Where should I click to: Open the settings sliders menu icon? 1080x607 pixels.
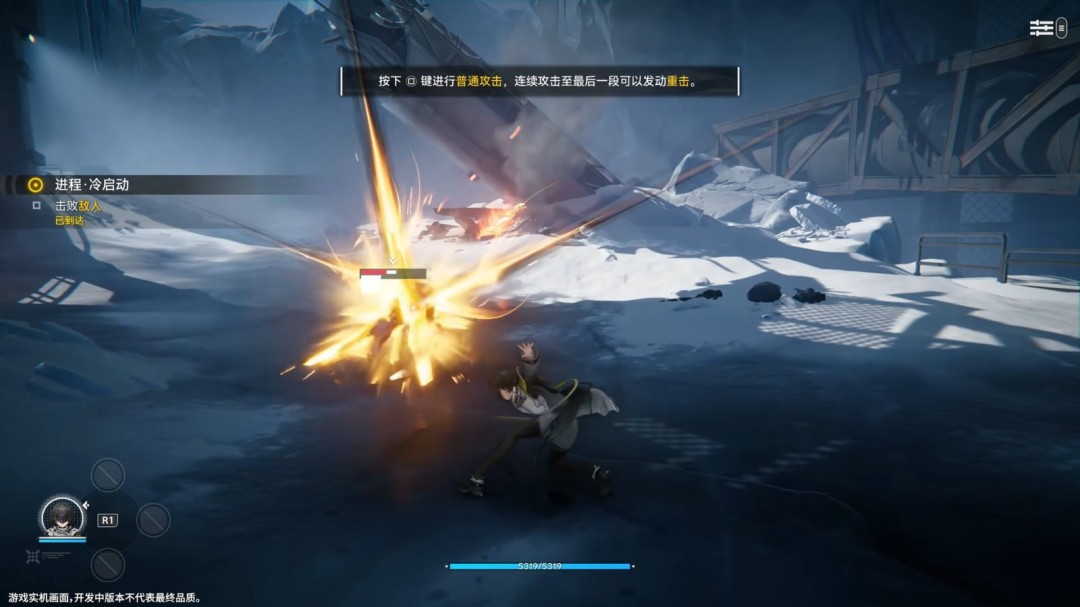[x=1041, y=28]
